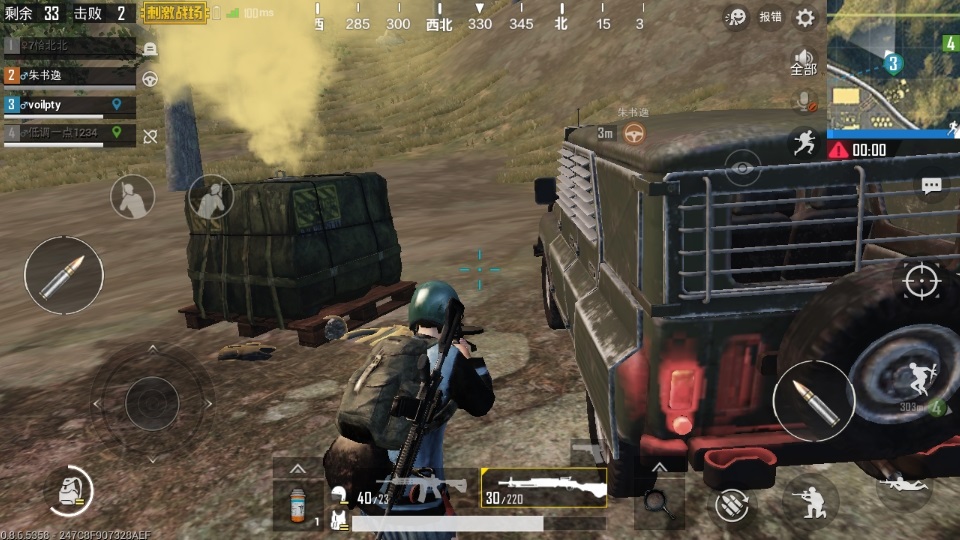960x540 pixels.
Task: Open the settings gear menu
Action: click(805, 17)
